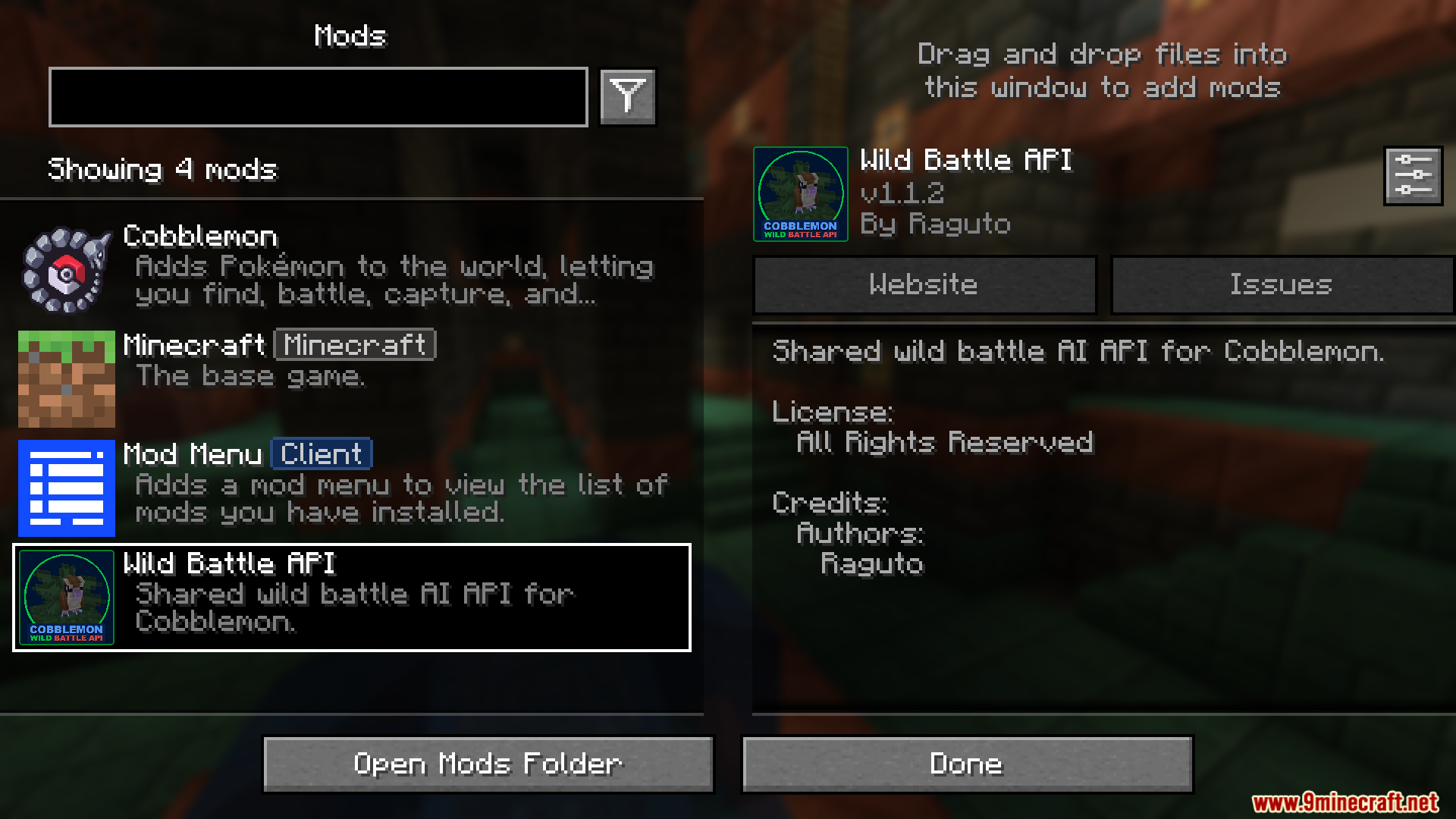Select the Cobblemon entry in the mod list
1456x819 pixels.
[341, 265]
